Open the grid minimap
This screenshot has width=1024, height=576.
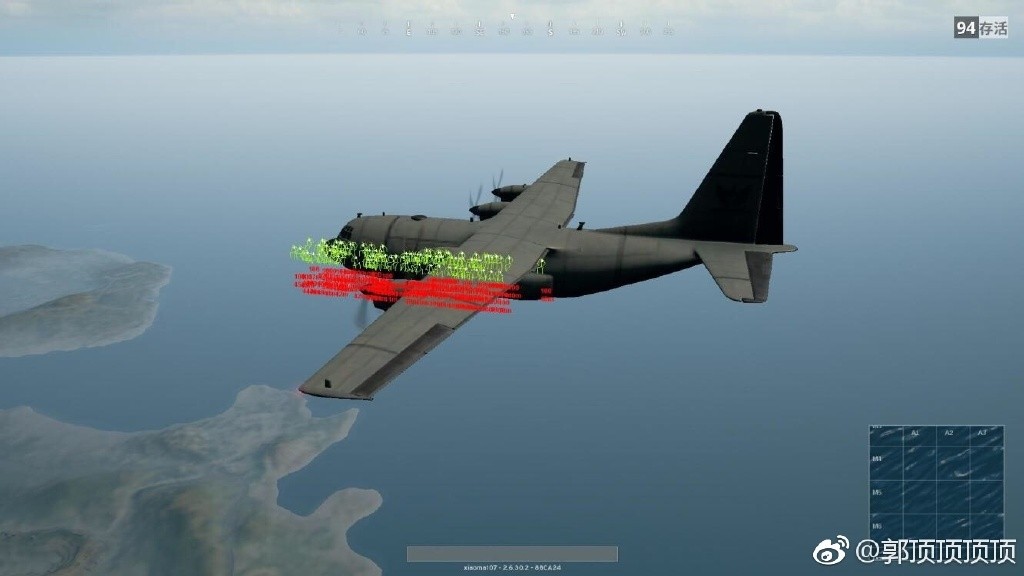pos(936,482)
